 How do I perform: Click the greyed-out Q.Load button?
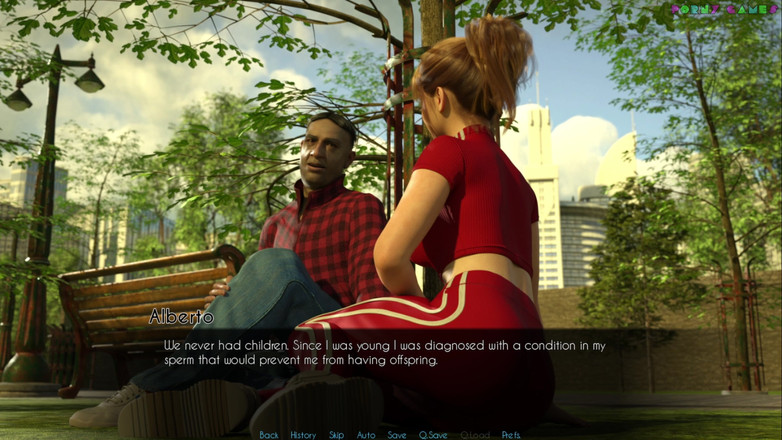[x=475, y=435]
